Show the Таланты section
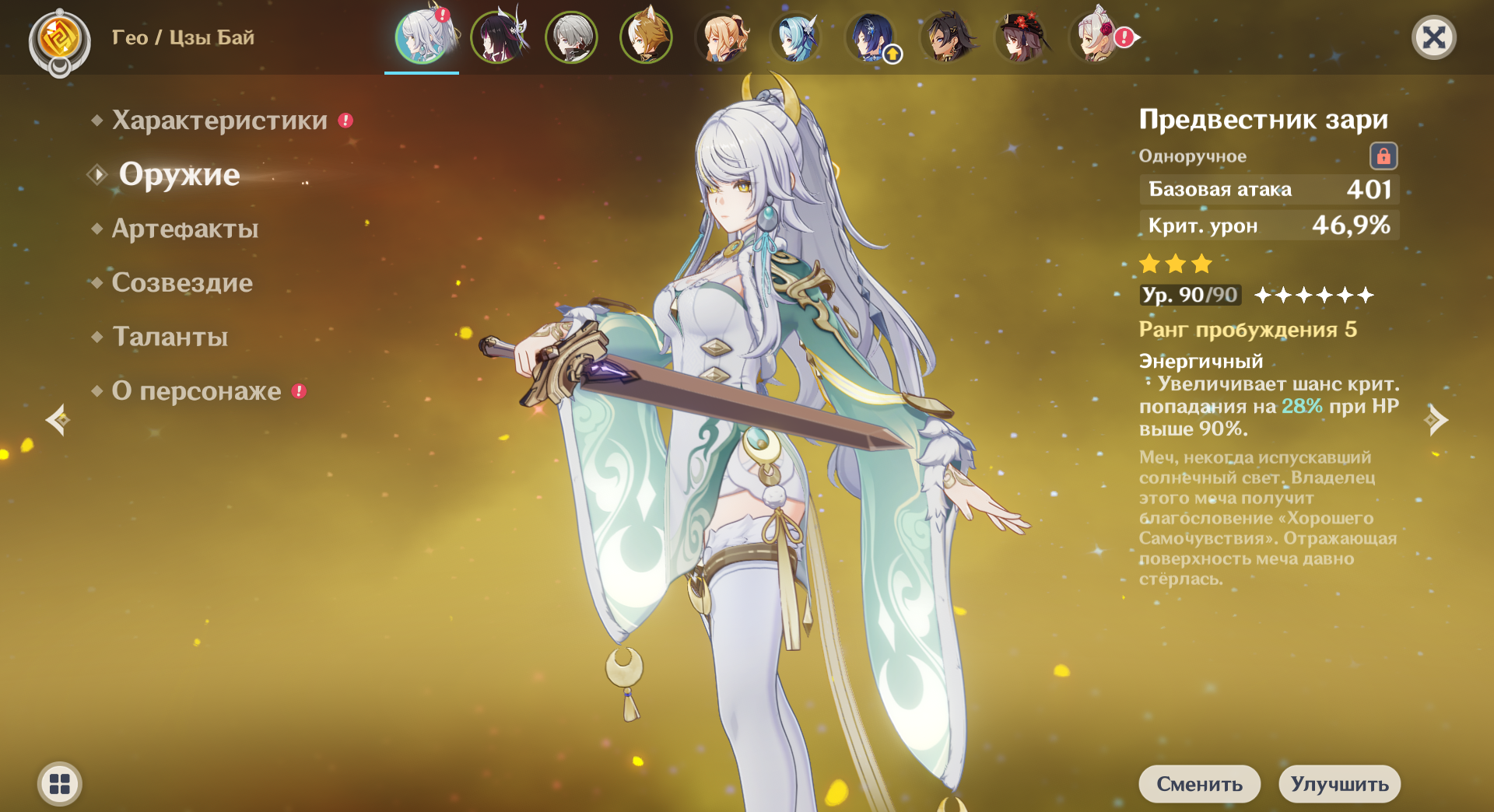This screenshot has width=1494, height=812. pyautogui.click(x=170, y=337)
